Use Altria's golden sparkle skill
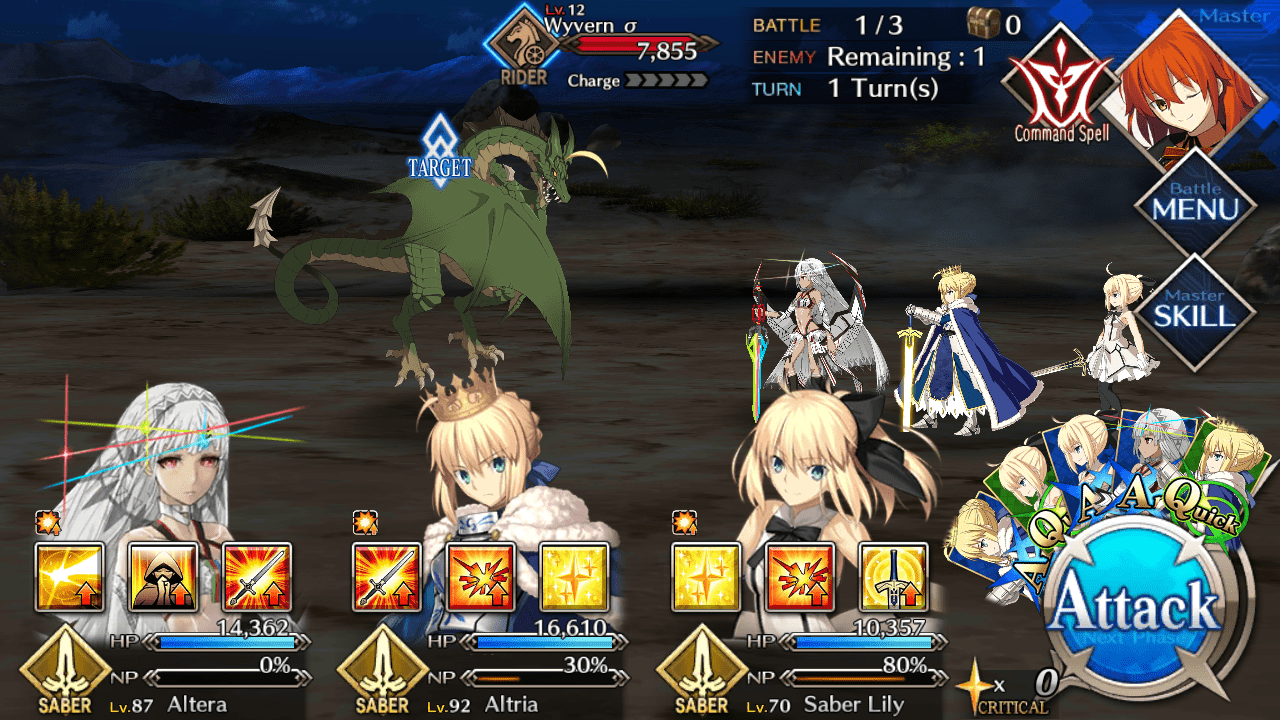 click(575, 577)
